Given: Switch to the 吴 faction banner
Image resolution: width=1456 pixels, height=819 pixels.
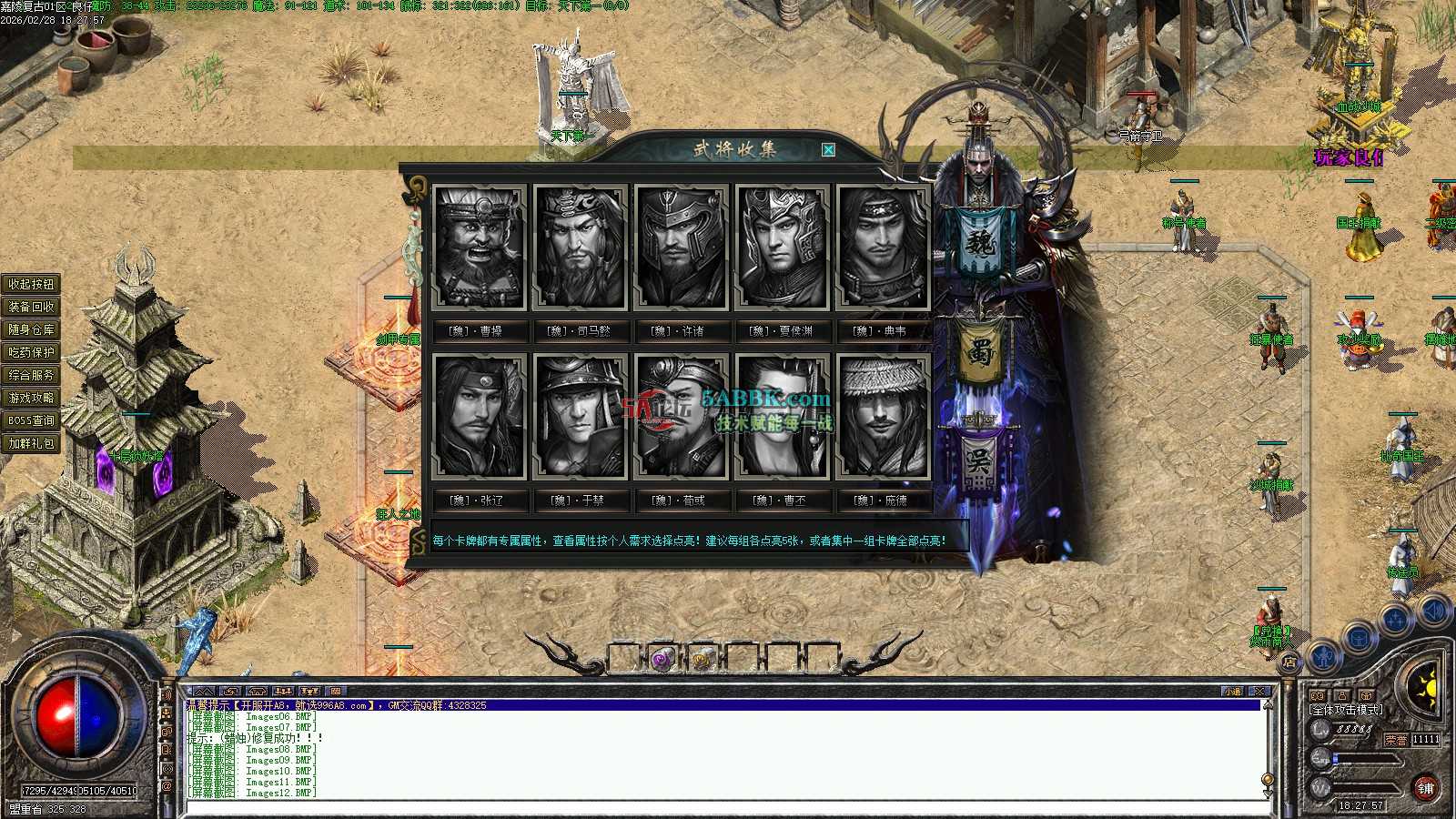Looking at the screenshot, I should point(979,461).
